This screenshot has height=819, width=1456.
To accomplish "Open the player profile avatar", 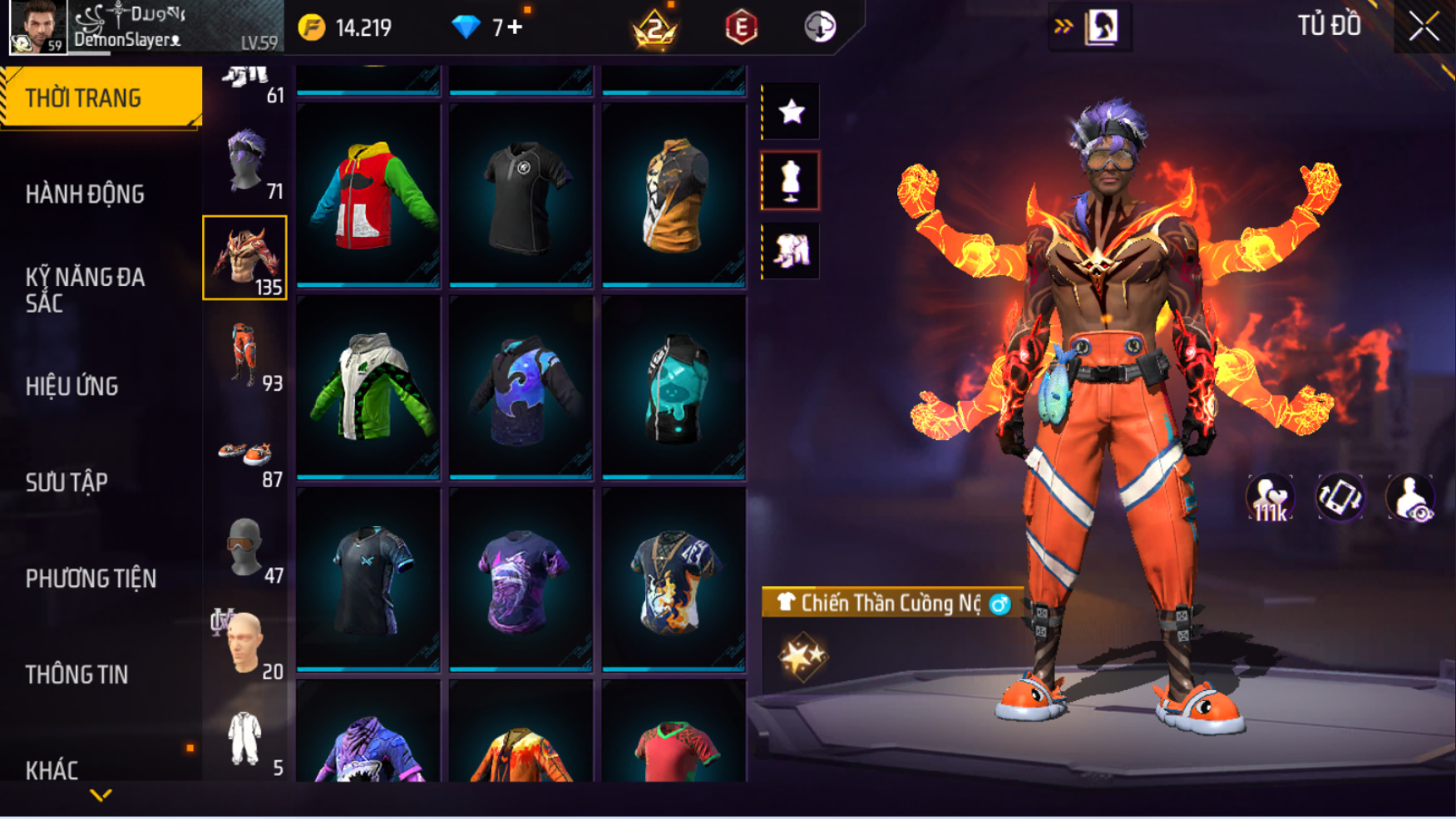I will pos(37,27).
